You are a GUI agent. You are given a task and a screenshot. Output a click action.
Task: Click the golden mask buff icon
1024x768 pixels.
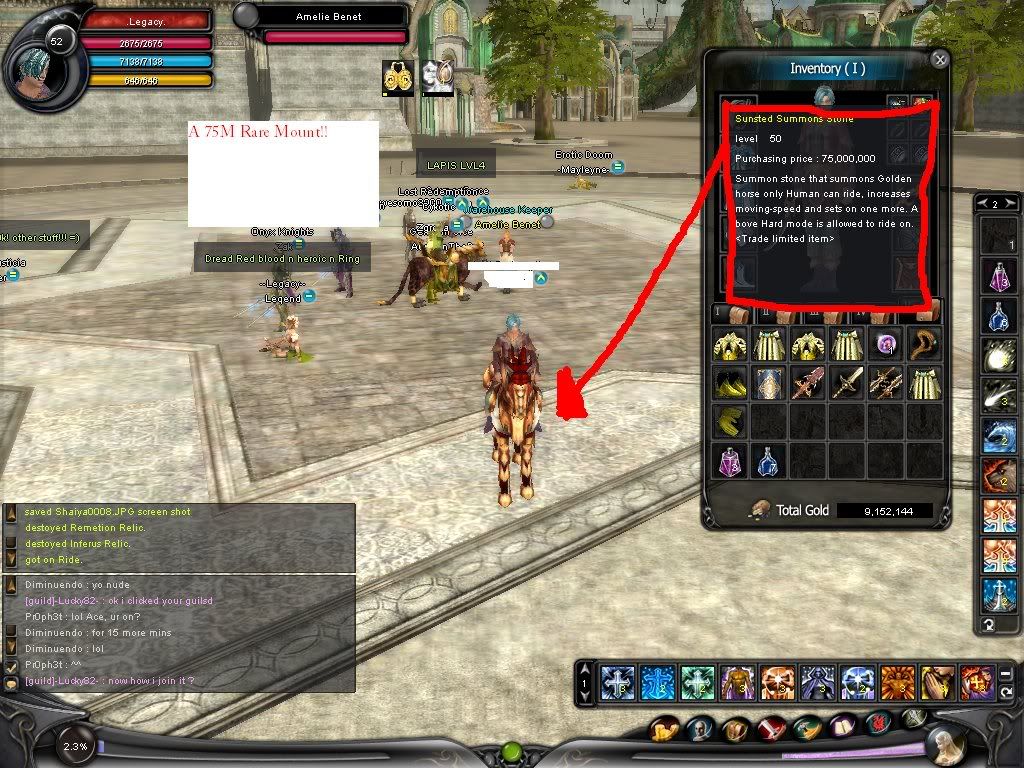click(x=398, y=77)
